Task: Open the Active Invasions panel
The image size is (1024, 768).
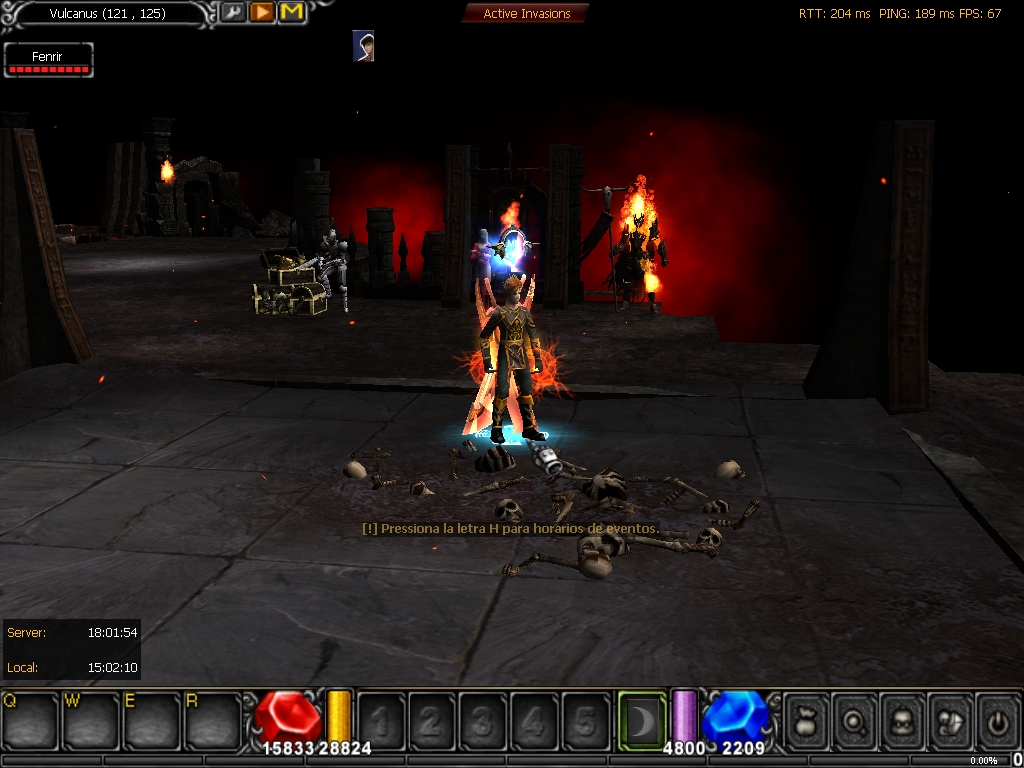Action: pos(526,14)
